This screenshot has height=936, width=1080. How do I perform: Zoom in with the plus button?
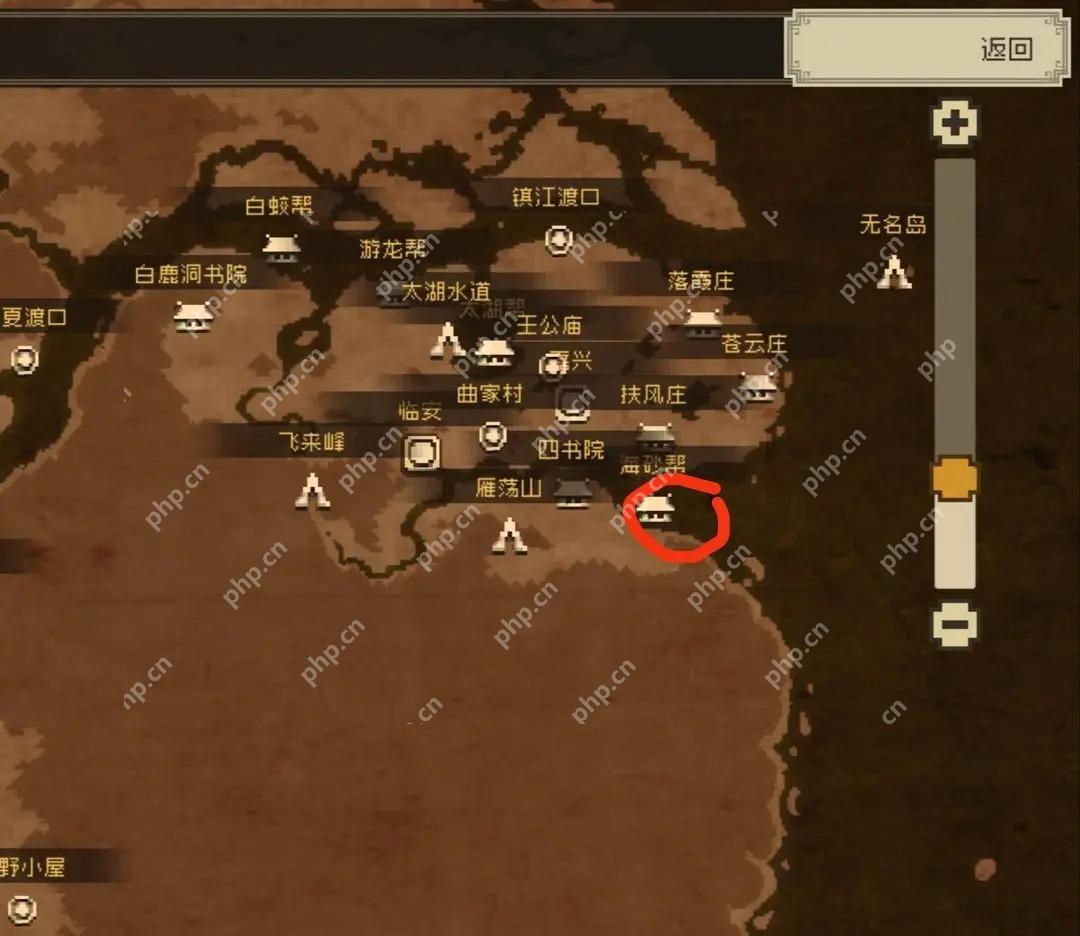click(955, 123)
